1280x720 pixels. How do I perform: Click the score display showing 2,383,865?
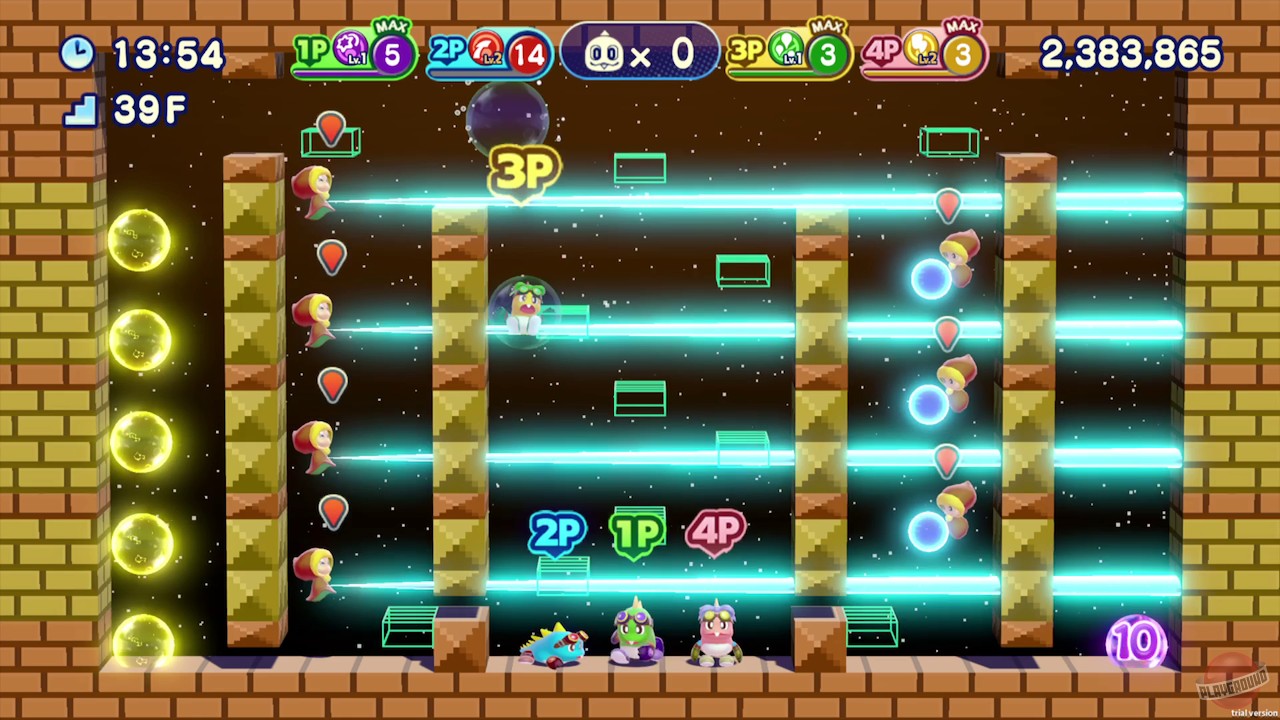tap(1131, 54)
